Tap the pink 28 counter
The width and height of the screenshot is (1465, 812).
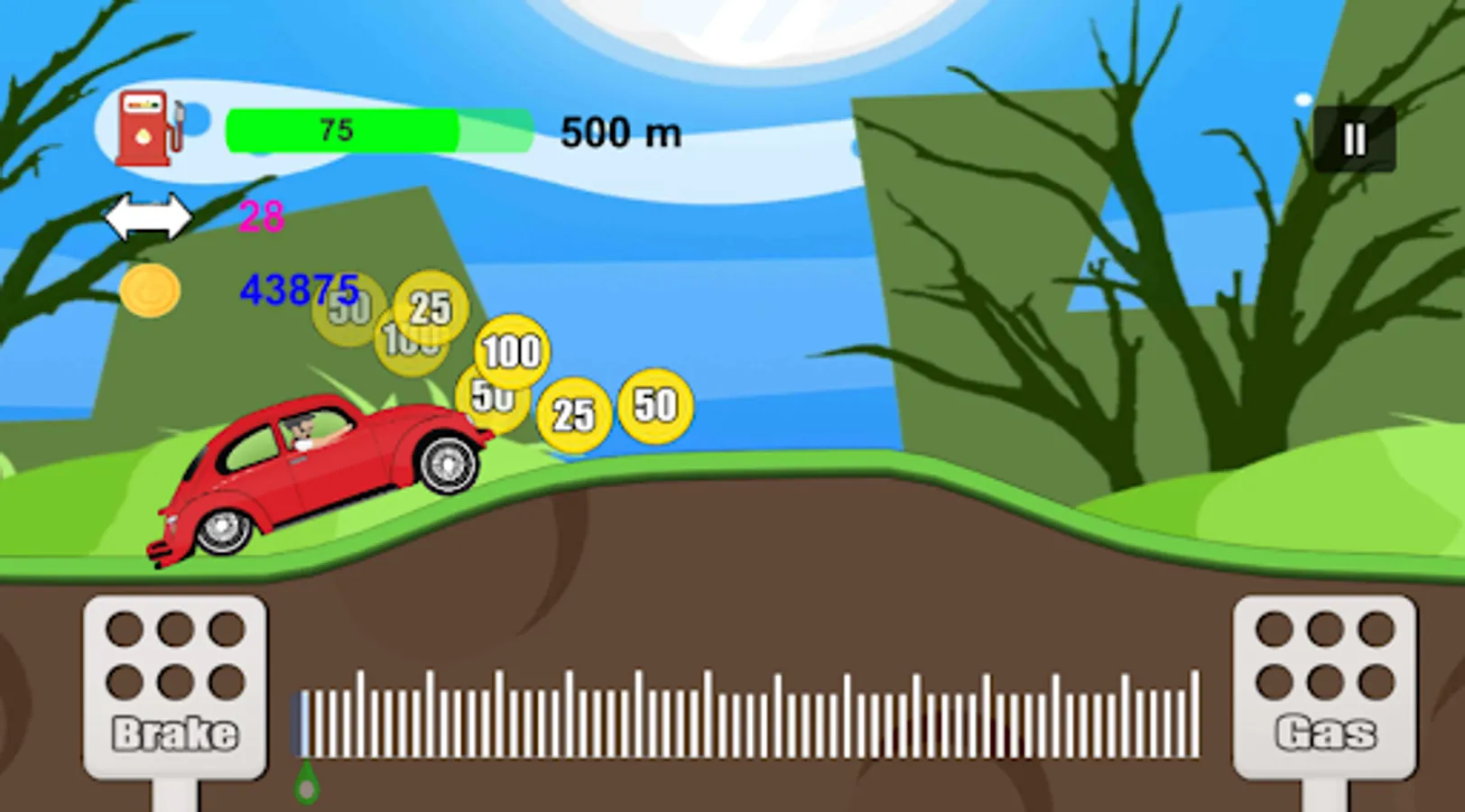[260, 217]
